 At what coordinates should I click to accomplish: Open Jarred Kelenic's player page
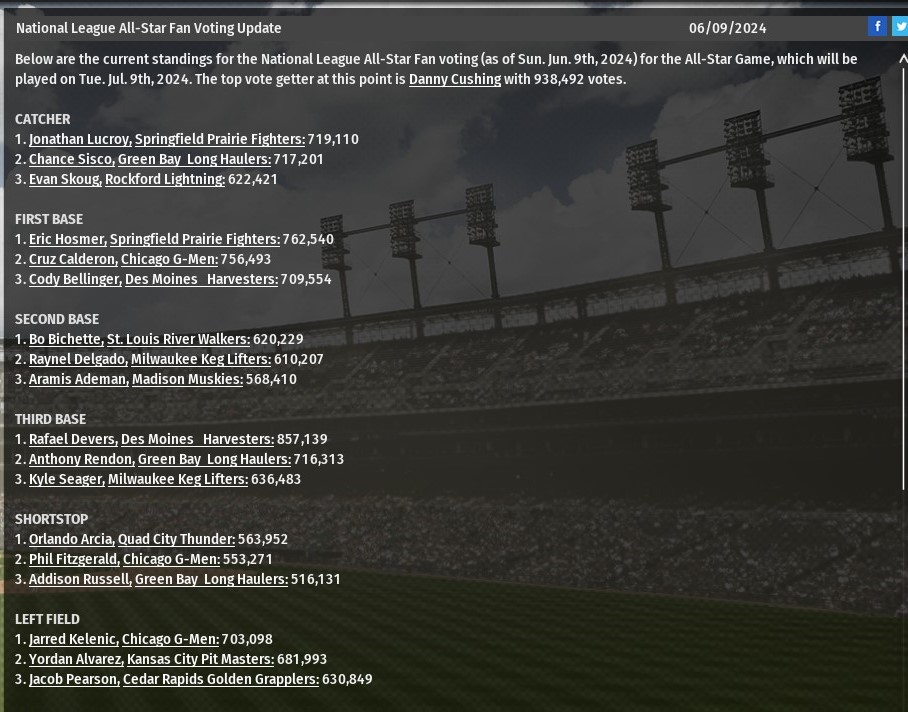[x=72, y=639]
